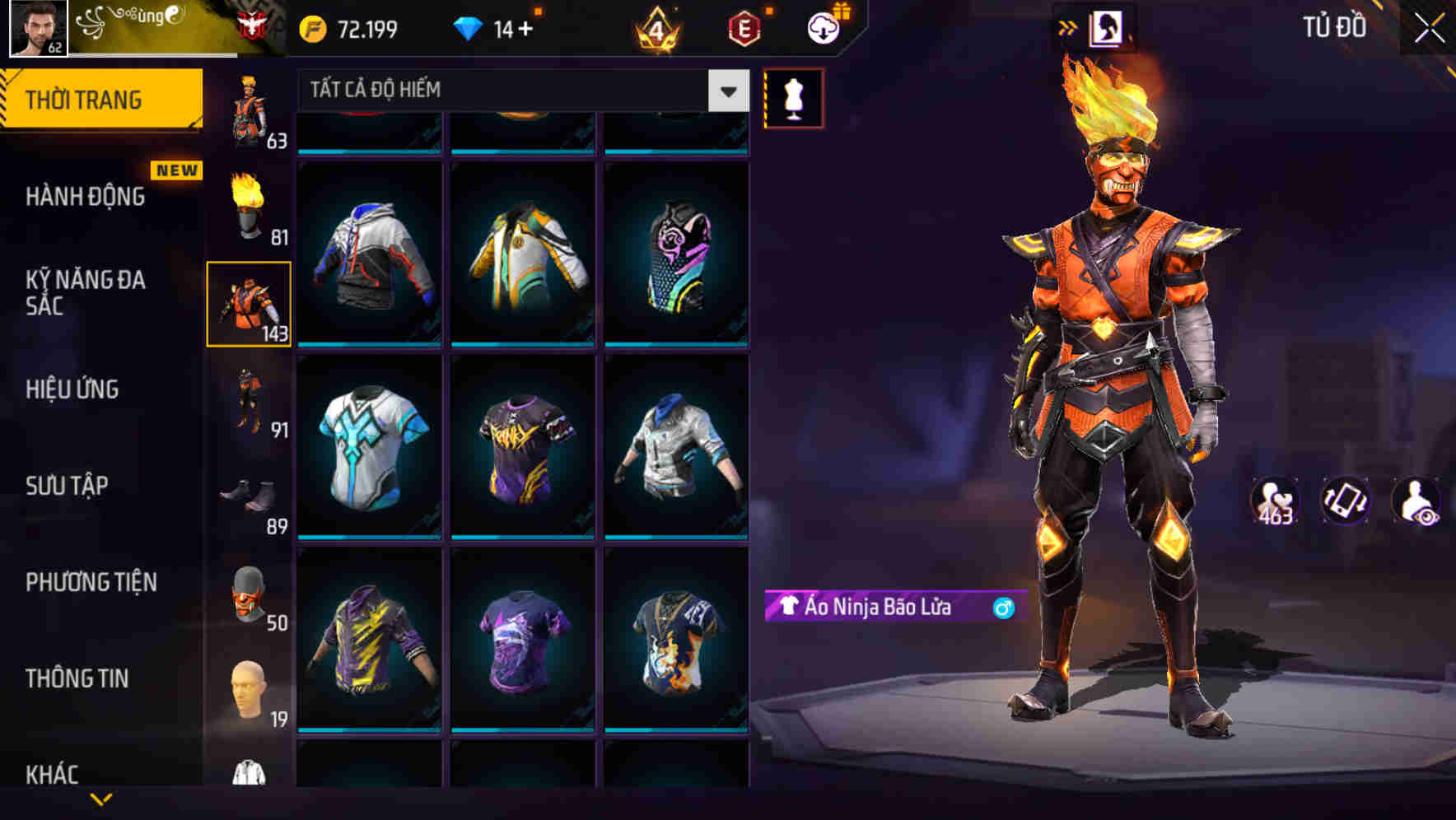
Task: Select the mask category showing 50 items
Action: (250, 595)
